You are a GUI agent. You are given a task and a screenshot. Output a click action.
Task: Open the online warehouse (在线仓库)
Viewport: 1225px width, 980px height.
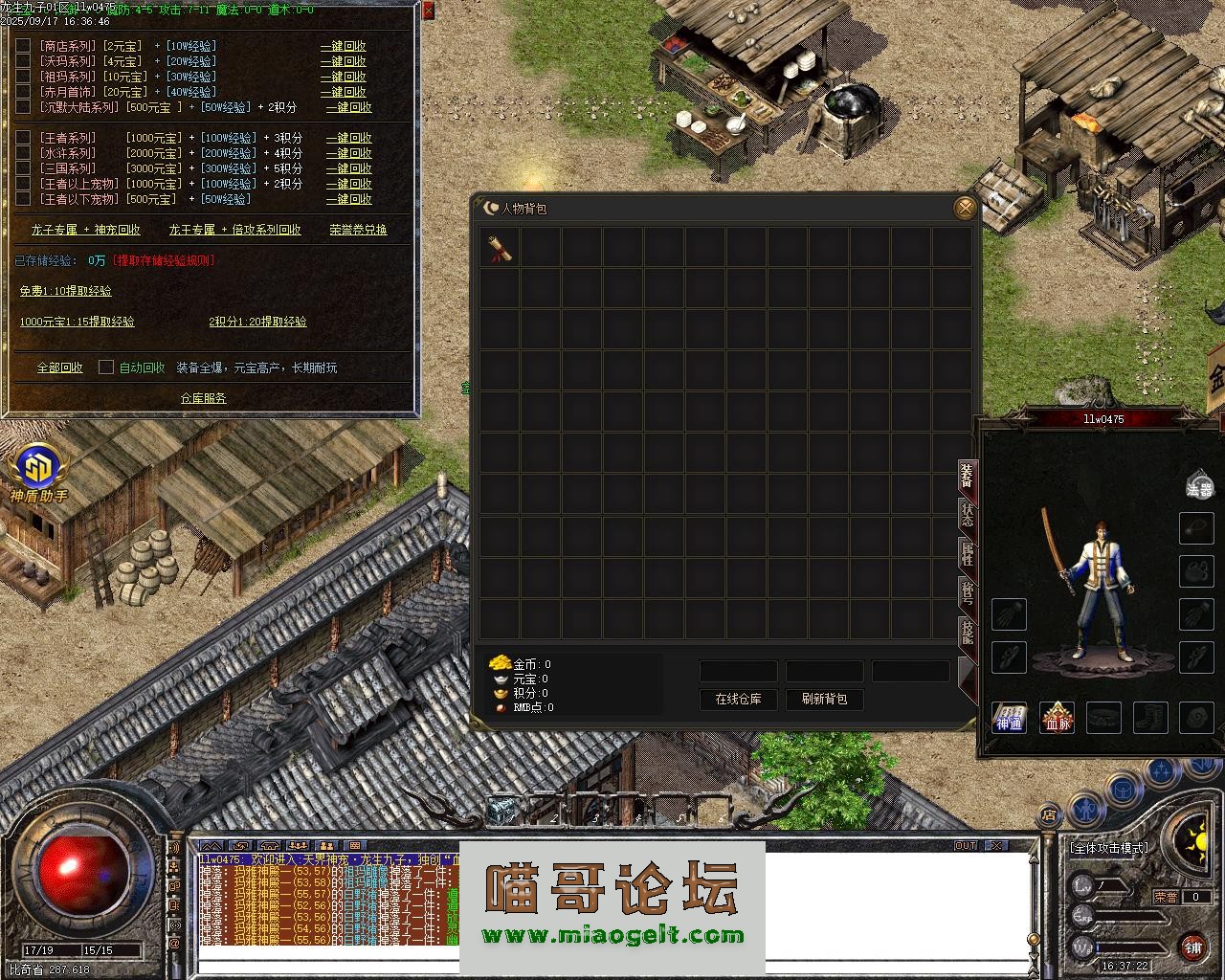pos(738,700)
